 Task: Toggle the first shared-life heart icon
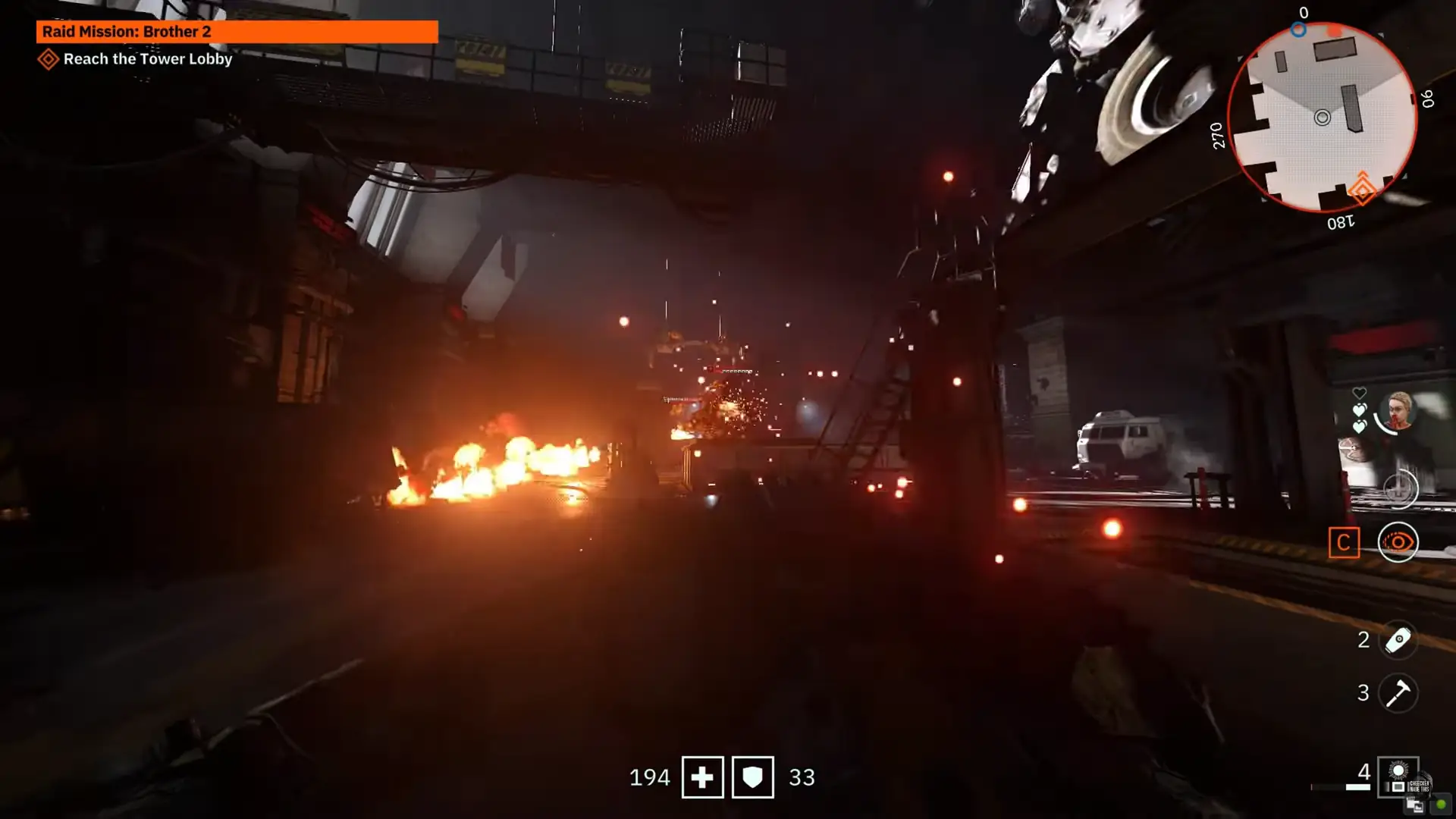coord(1359,410)
